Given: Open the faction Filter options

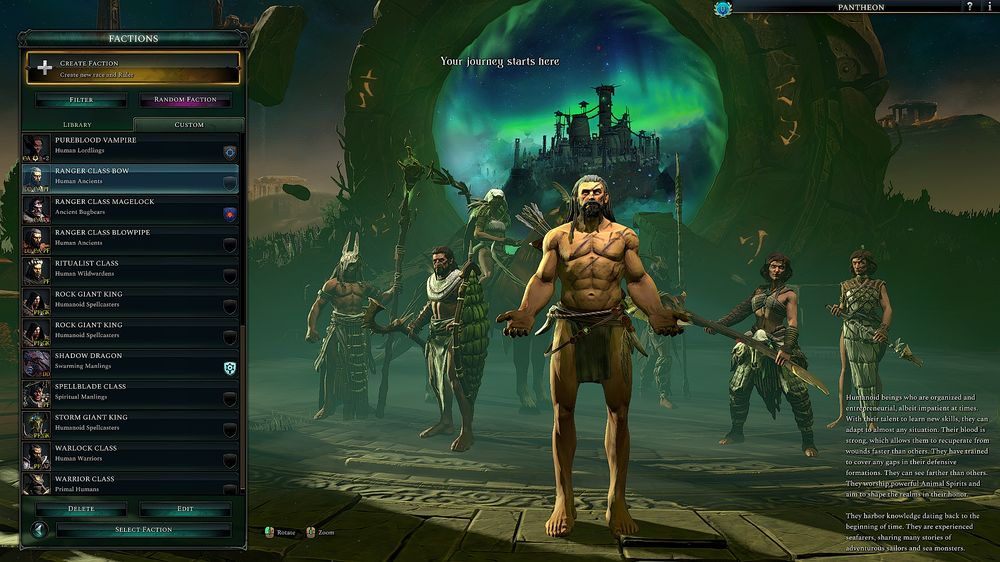Looking at the screenshot, I should point(81,100).
